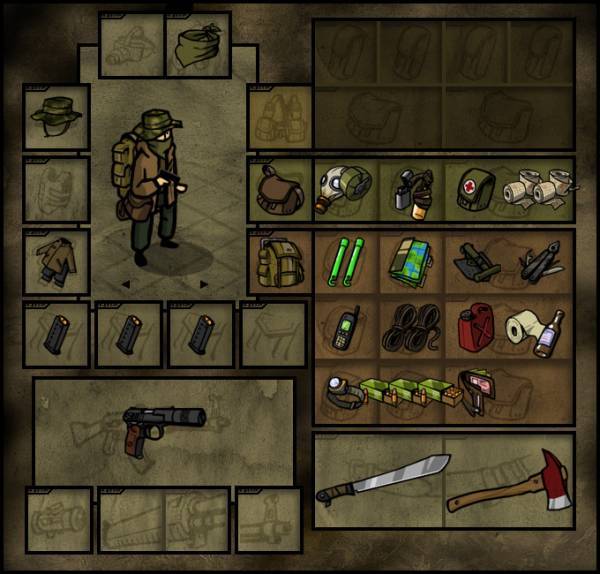The width and height of the screenshot is (600, 574).
Task: Choose the bandage rolls item
Action: (540, 188)
